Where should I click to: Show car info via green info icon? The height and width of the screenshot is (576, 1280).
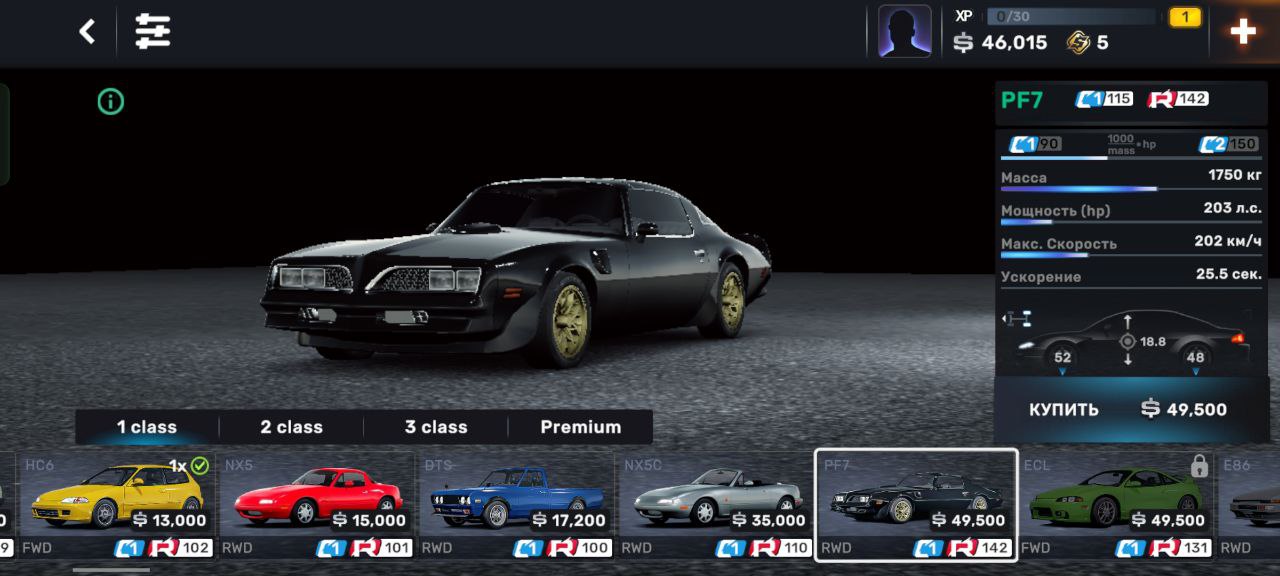pyautogui.click(x=111, y=101)
